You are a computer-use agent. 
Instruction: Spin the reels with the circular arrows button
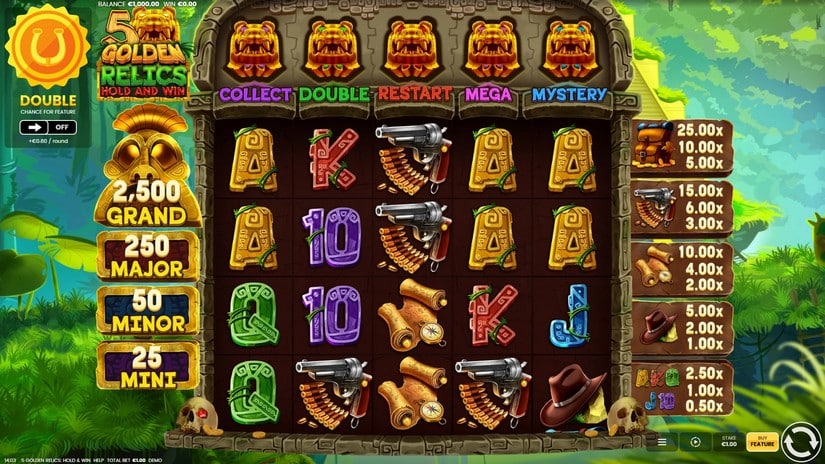point(800,440)
